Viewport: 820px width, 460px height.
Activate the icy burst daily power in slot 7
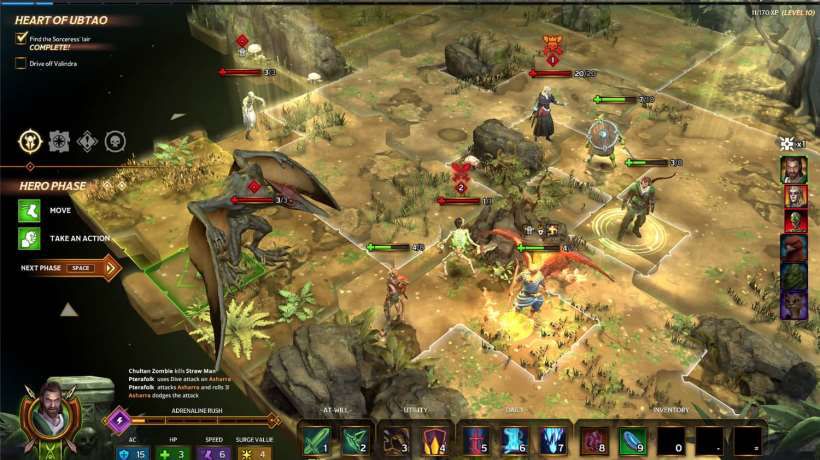point(552,440)
